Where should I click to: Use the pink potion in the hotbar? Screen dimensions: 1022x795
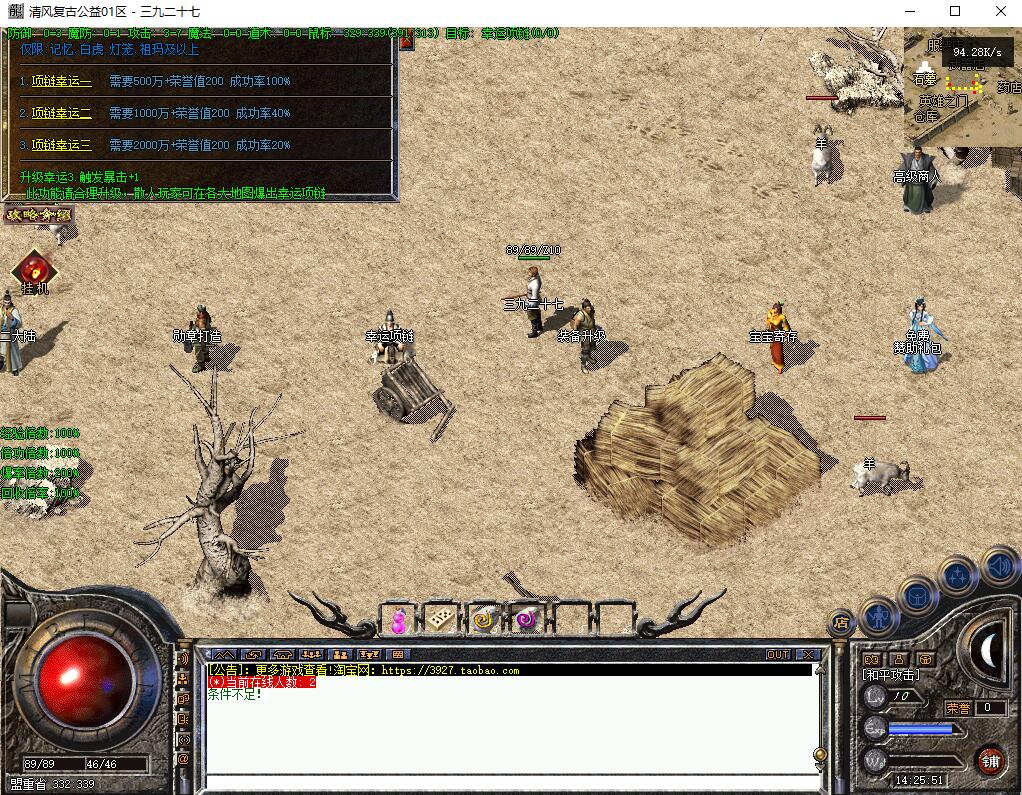tap(398, 621)
